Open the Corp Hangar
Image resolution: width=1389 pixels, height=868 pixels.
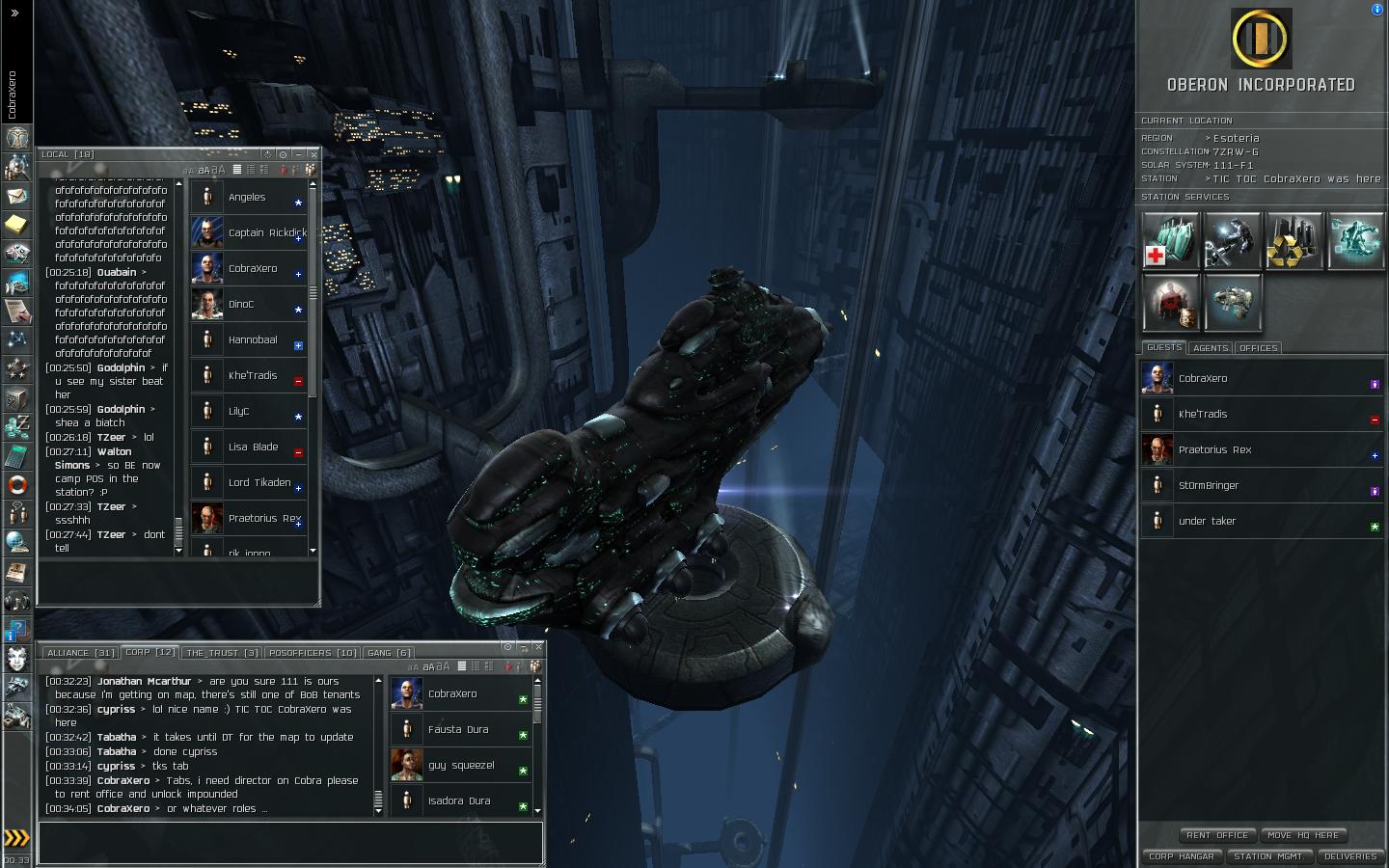pyautogui.click(x=1181, y=856)
